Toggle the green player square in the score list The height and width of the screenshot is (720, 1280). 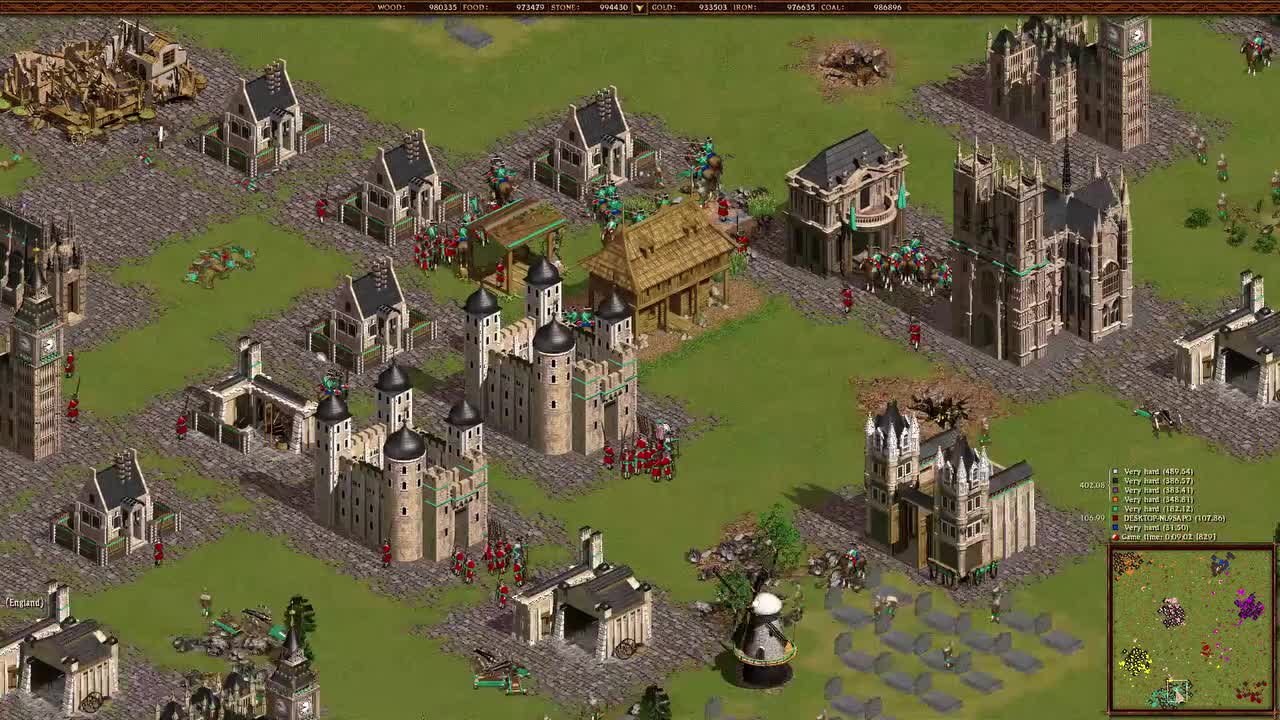click(x=1115, y=508)
